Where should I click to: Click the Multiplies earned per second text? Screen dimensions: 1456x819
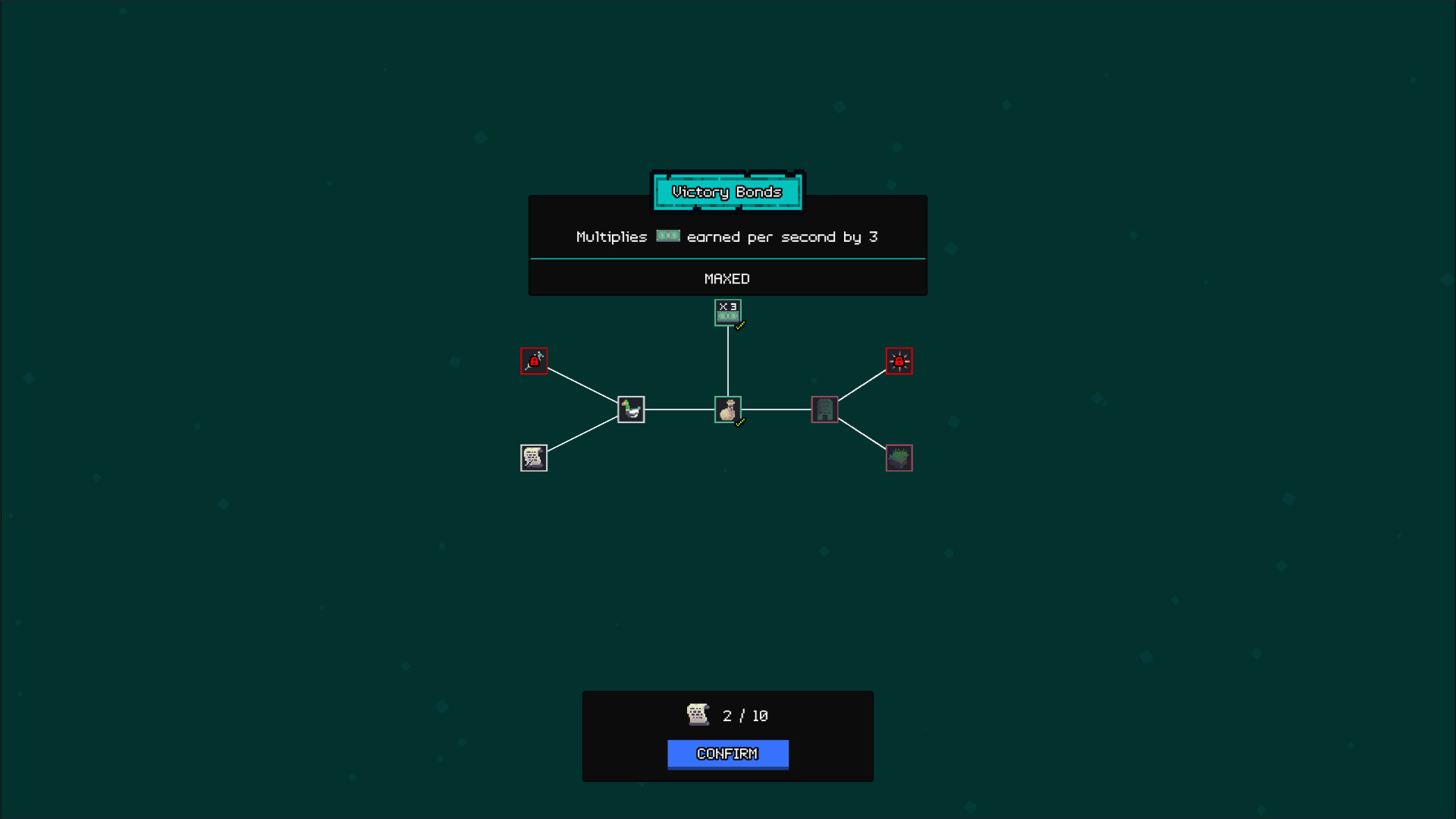click(x=726, y=237)
